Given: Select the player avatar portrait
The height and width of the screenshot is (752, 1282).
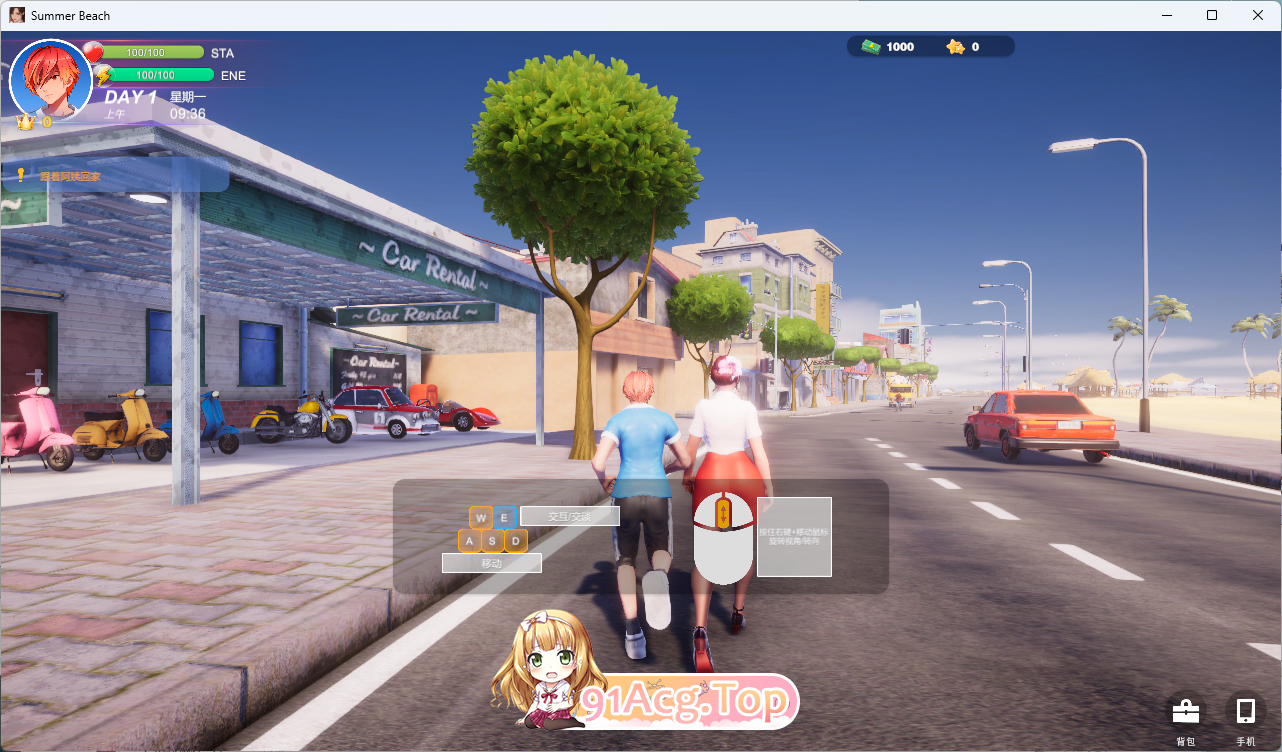Looking at the screenshot, I should [x=50, y=80].
